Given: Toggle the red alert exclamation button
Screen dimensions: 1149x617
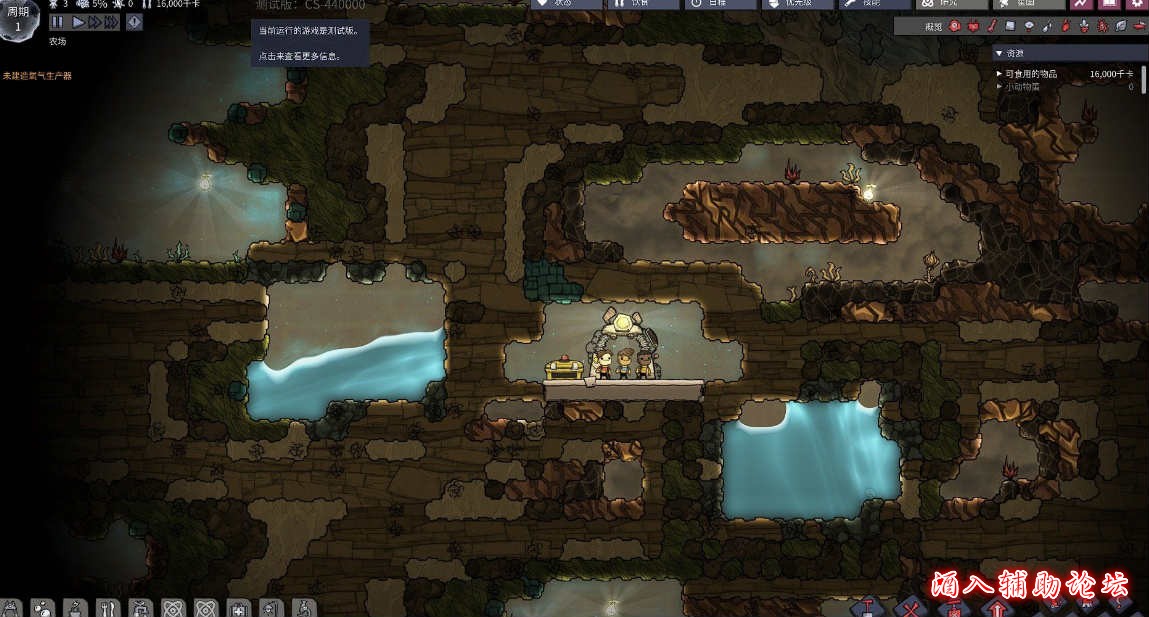Looking at the screenshot, I should tap(134, 21).
